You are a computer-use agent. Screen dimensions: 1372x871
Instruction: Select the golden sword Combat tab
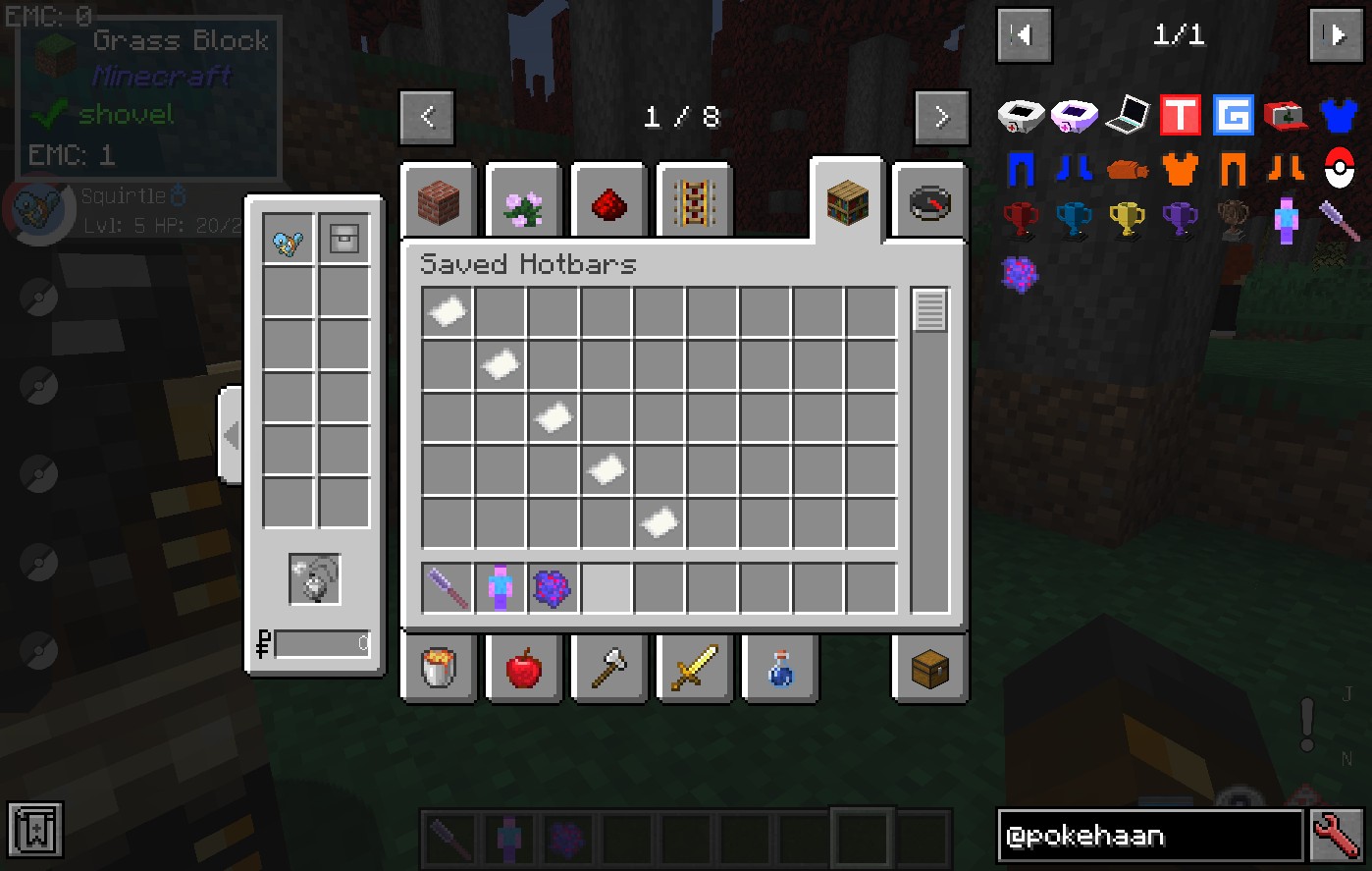coord(695,669)
